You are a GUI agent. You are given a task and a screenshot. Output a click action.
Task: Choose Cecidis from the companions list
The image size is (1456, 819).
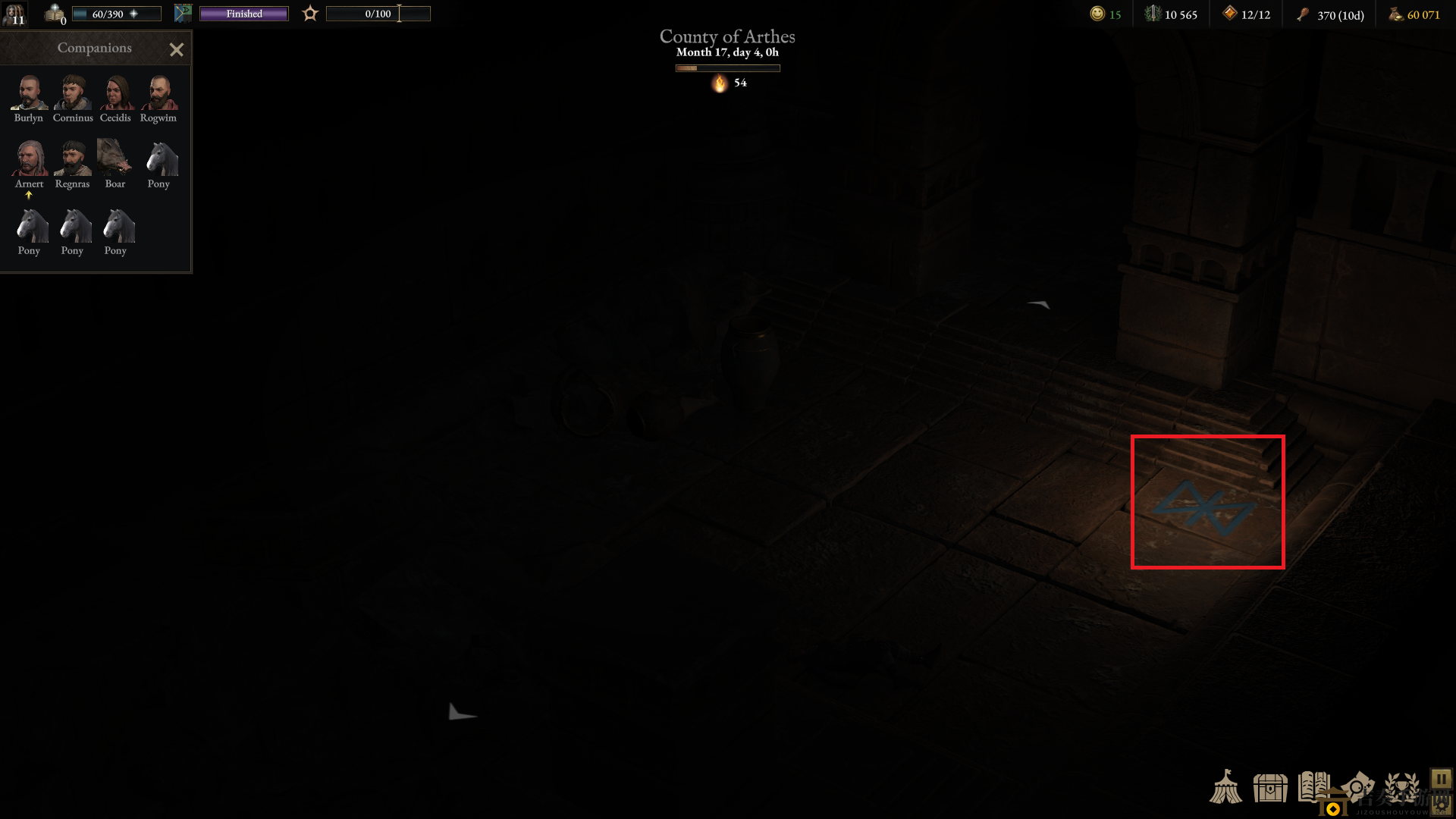[115, 93]
